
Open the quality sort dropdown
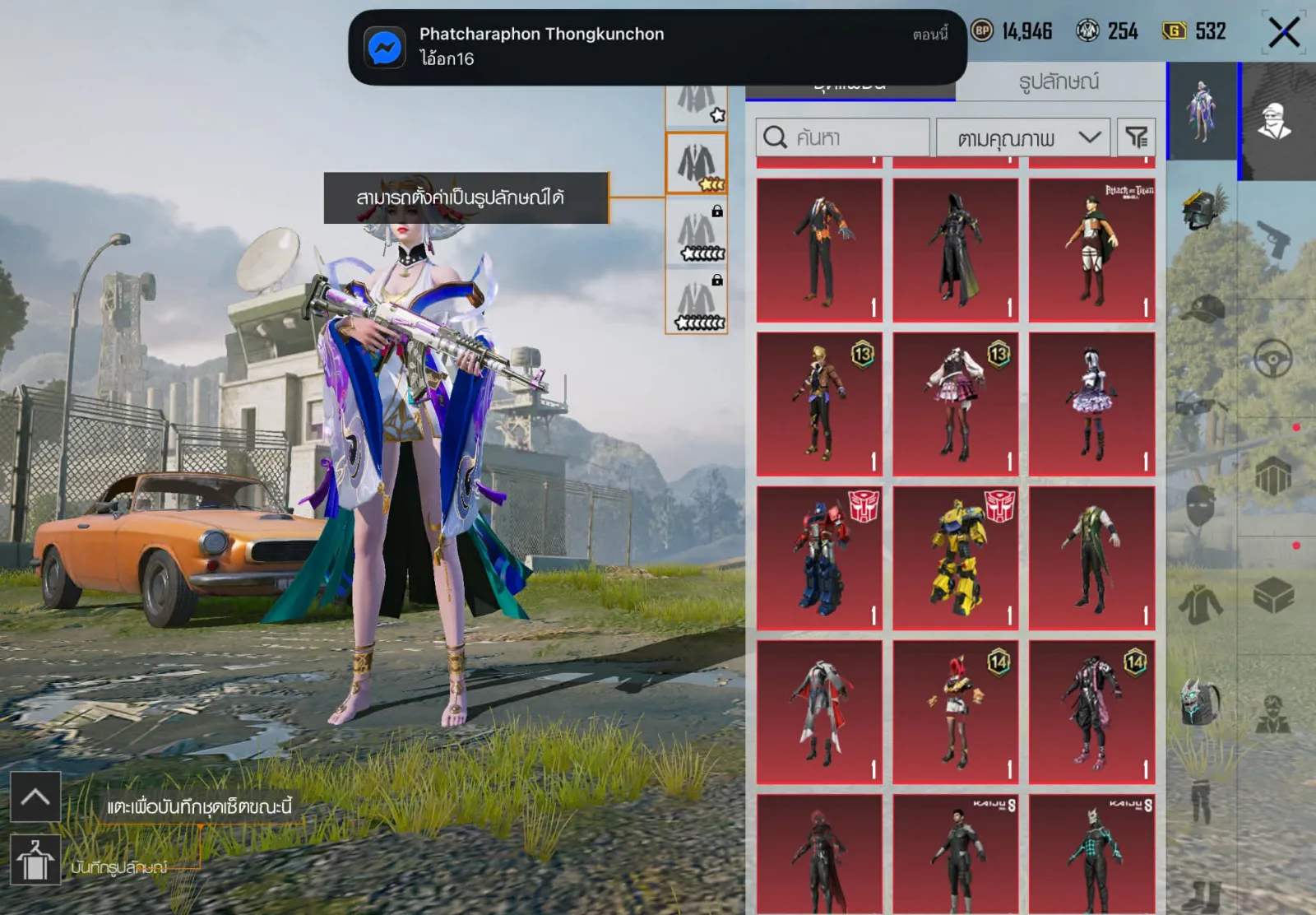(x=1023, y=137)
